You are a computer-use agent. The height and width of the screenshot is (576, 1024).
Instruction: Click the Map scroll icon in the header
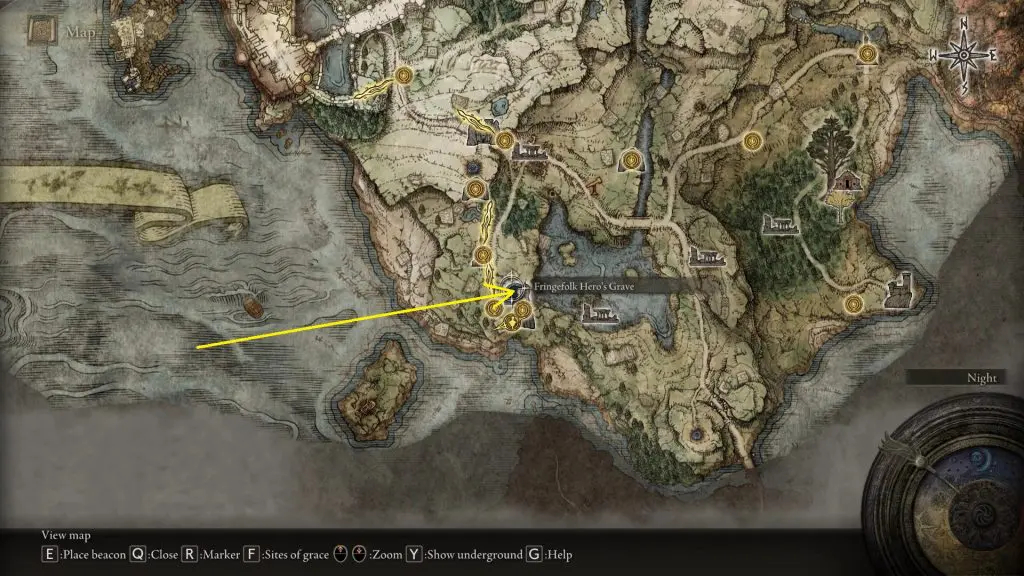tap(40, 33)
